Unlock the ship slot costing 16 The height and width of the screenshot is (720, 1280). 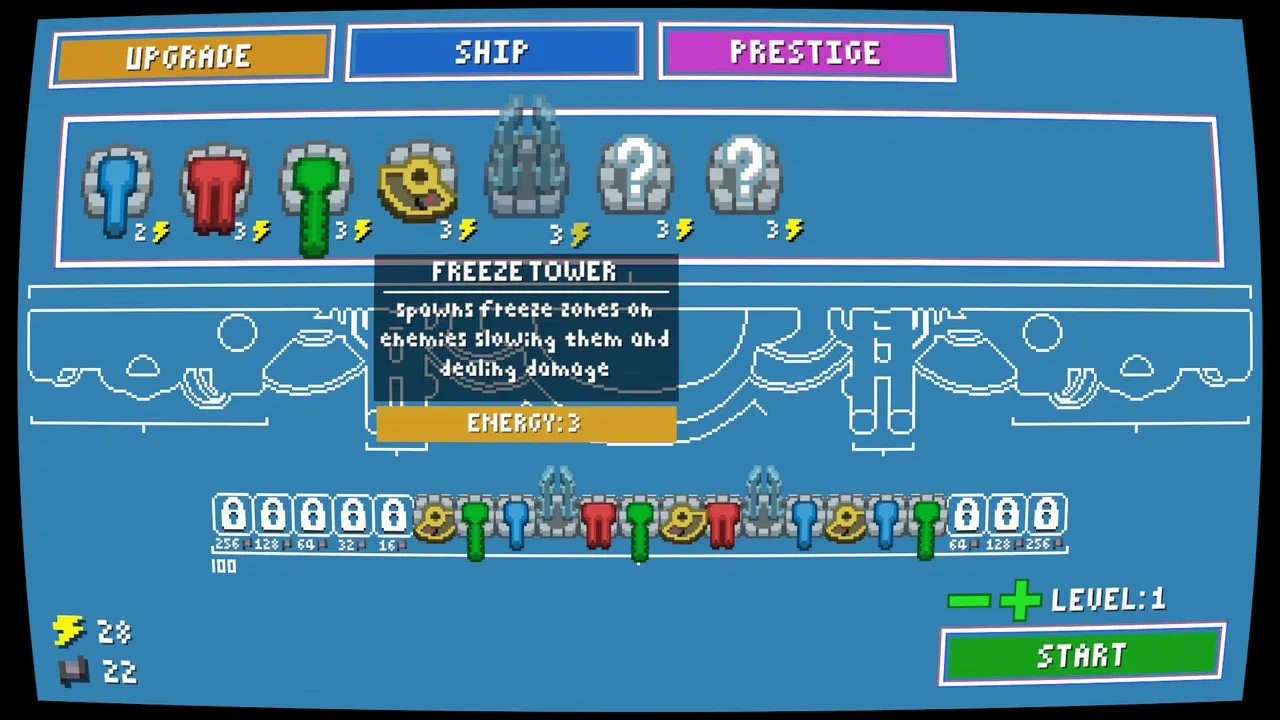pyautogui.click(x=393, y=516)
